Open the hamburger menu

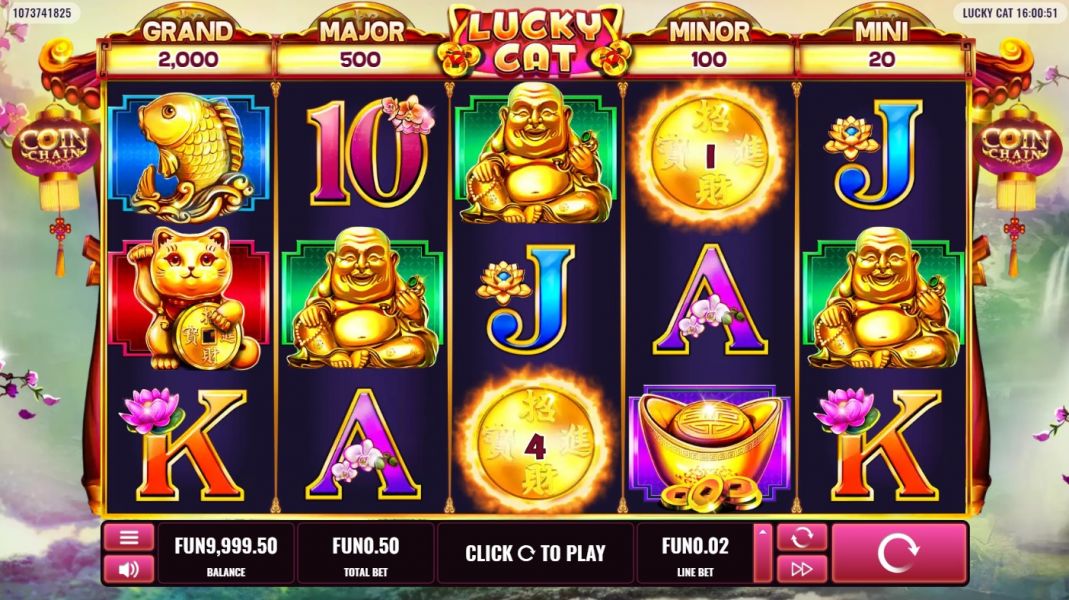129,538
